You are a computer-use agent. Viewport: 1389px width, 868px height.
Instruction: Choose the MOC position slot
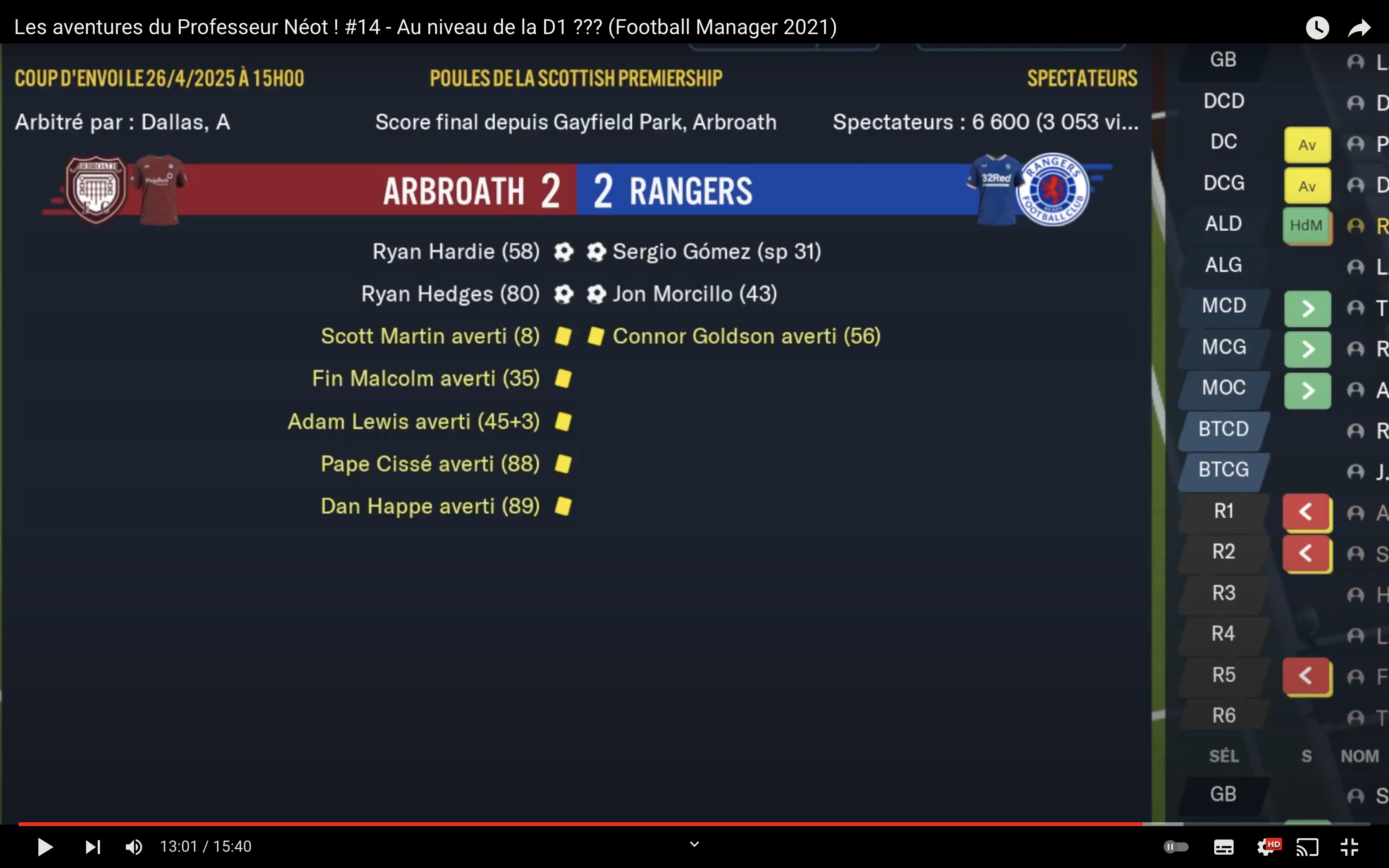tap(1223, 388)
